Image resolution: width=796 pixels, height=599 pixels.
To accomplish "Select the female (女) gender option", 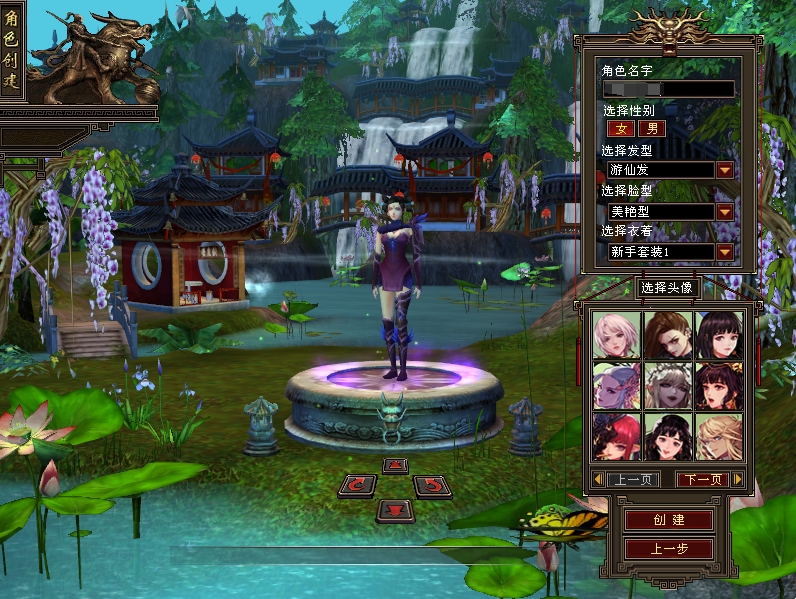I will [x=620, y=129].
